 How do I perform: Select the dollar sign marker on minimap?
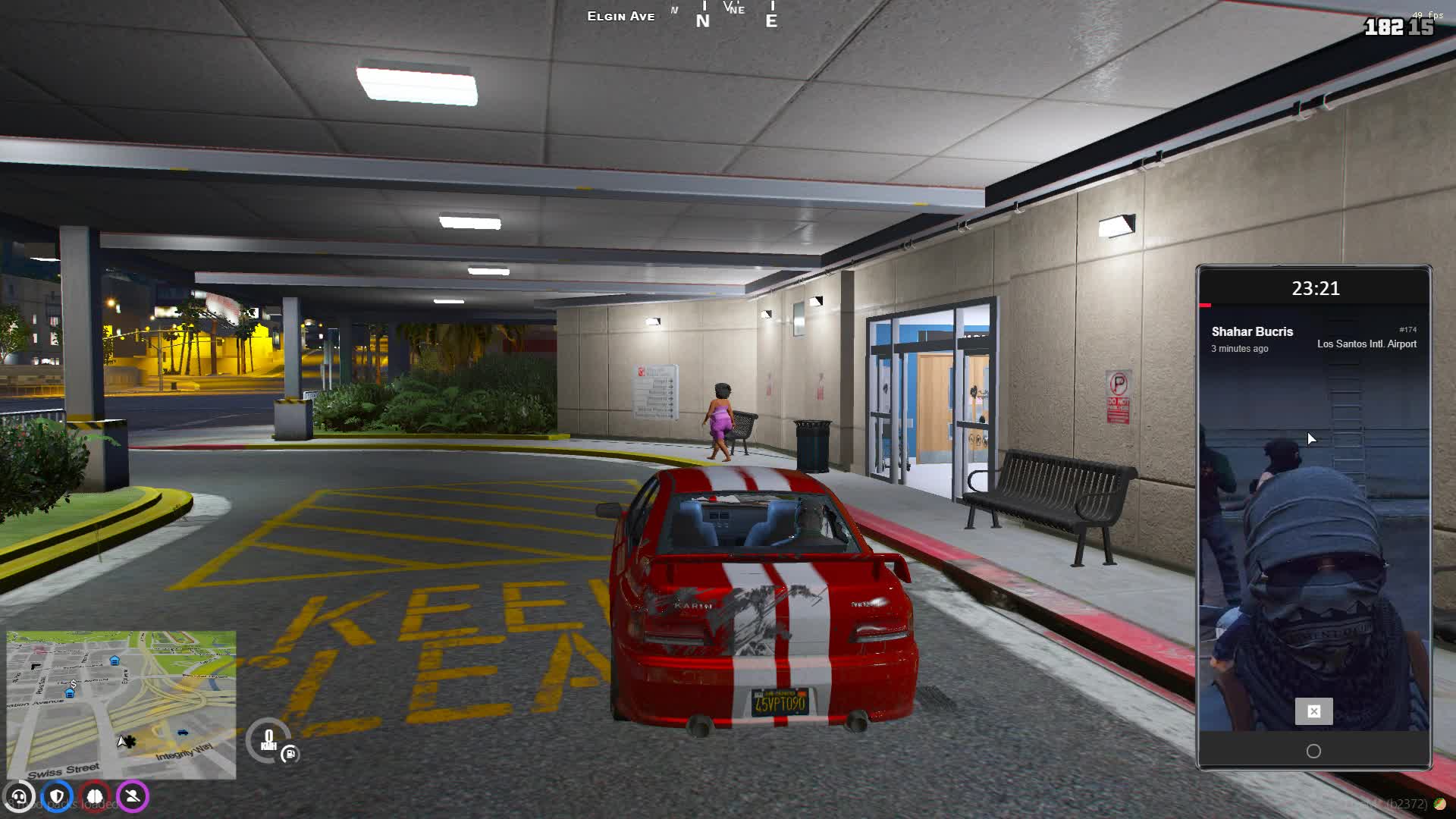(73, 684)
